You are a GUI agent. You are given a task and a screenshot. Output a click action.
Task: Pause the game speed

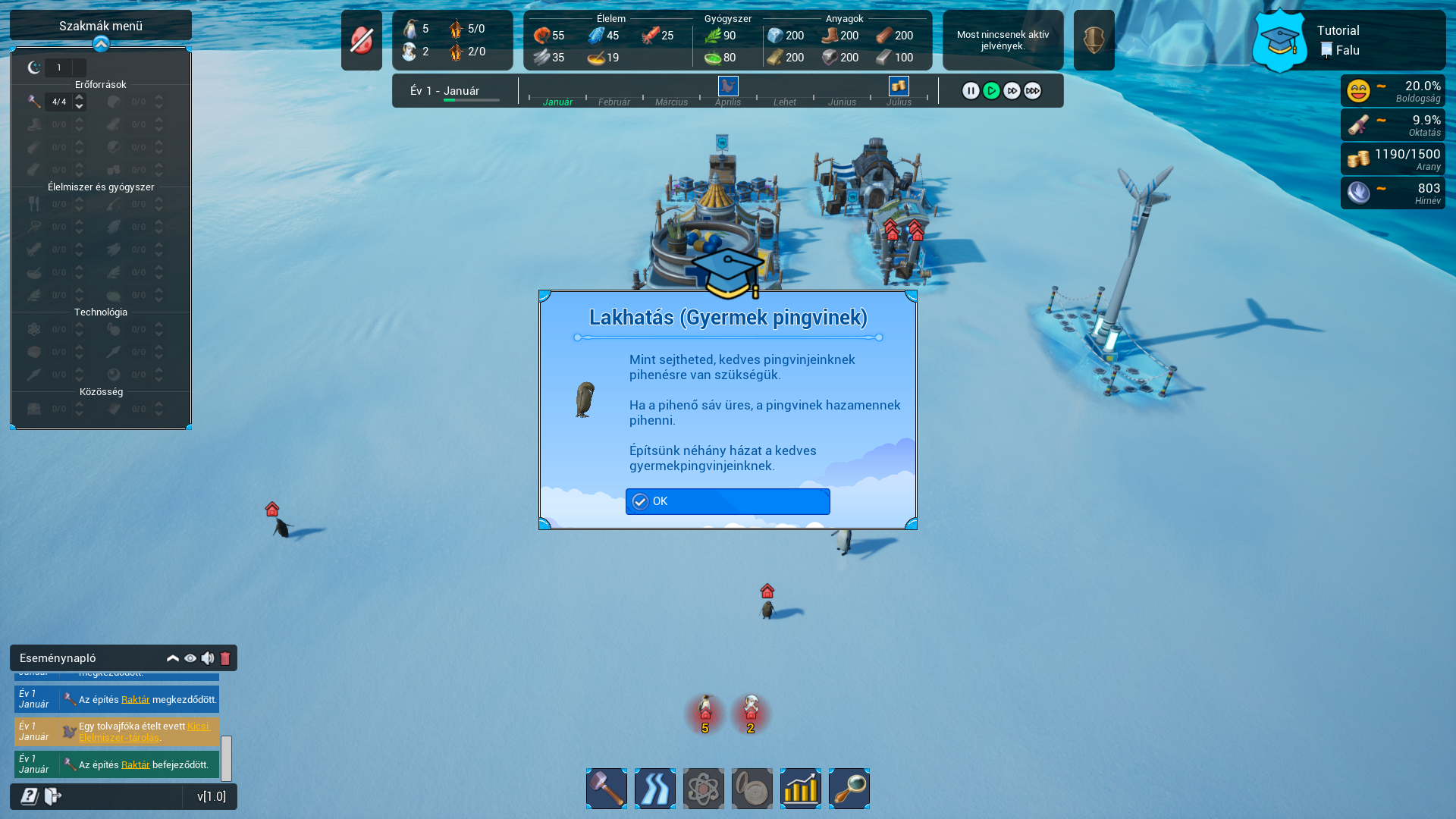(x=971, y=91)
